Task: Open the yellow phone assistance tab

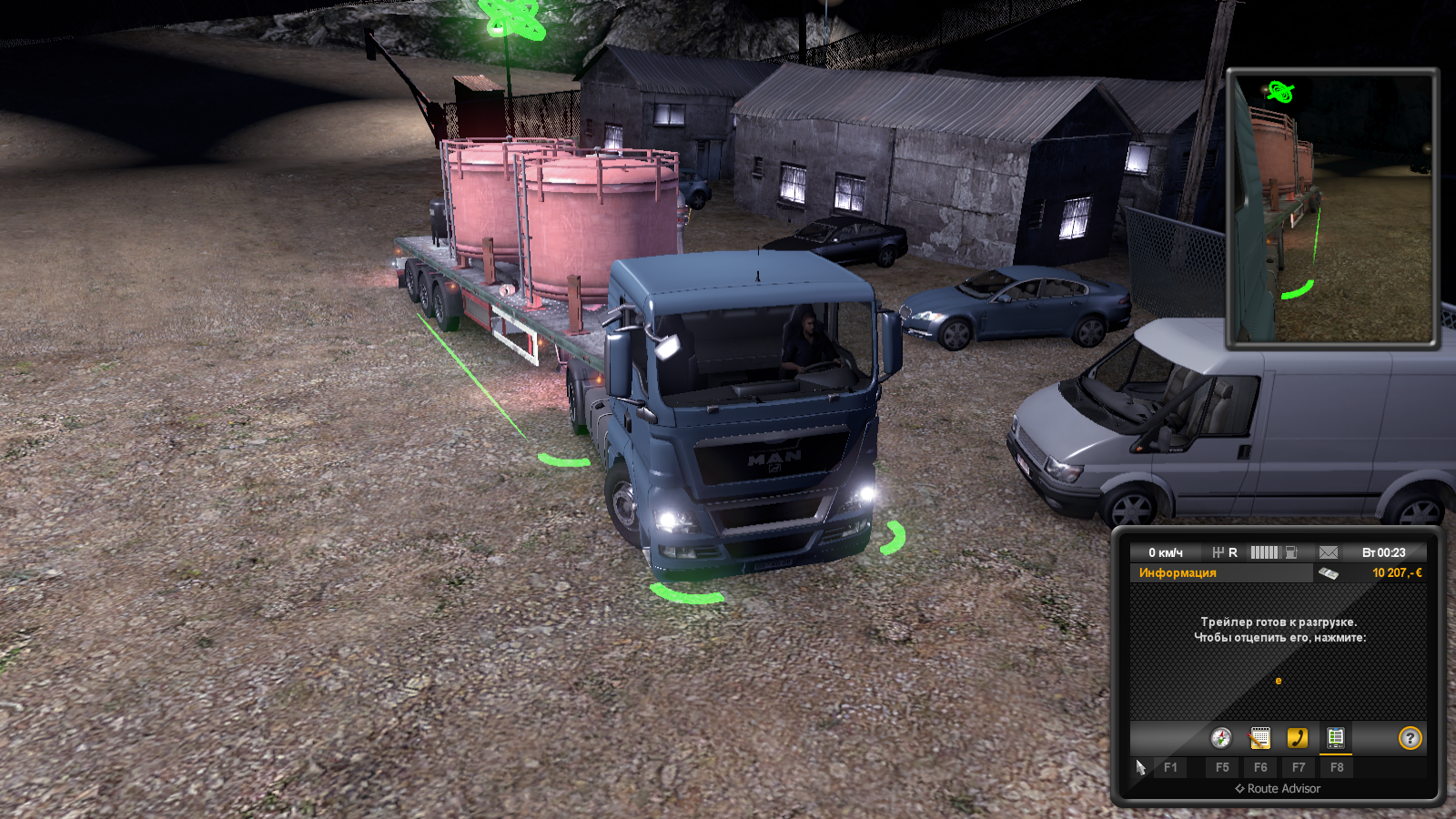Action: [x=1298, y=738]
